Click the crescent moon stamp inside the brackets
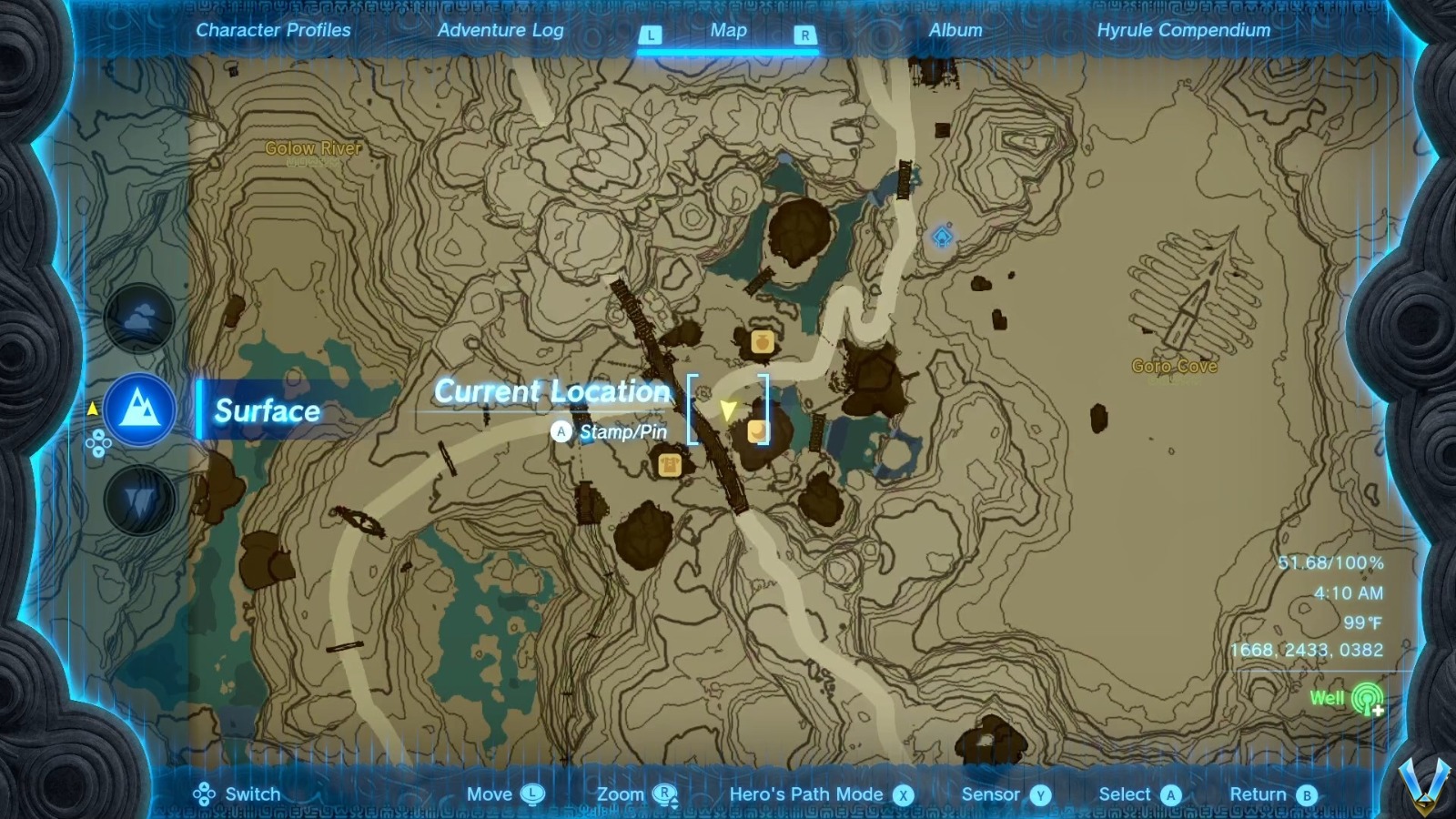This screenshot has width=1456, height=819. [759, 430]
